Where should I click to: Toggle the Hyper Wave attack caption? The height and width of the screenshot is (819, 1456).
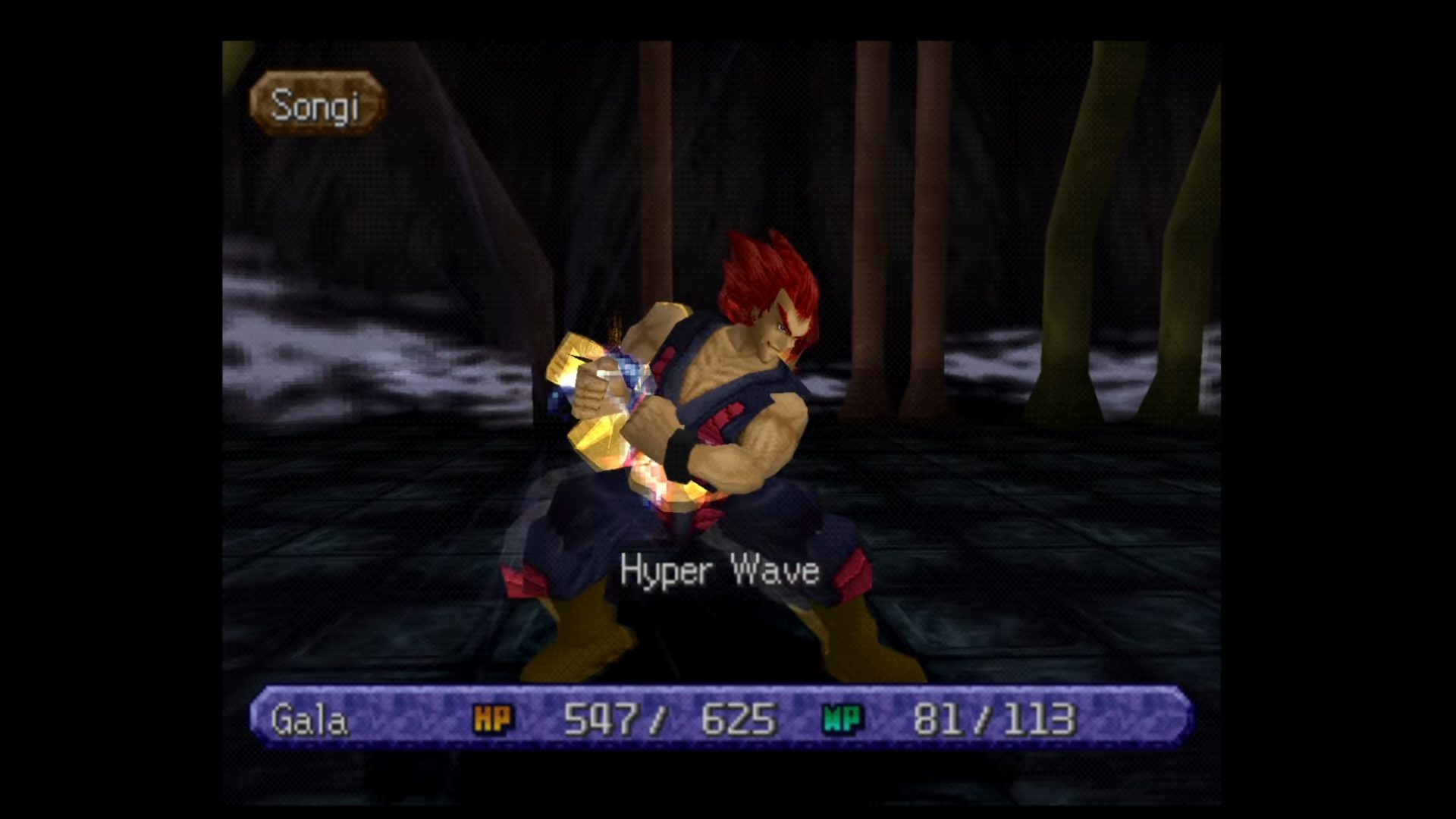(x=719, y=572)
